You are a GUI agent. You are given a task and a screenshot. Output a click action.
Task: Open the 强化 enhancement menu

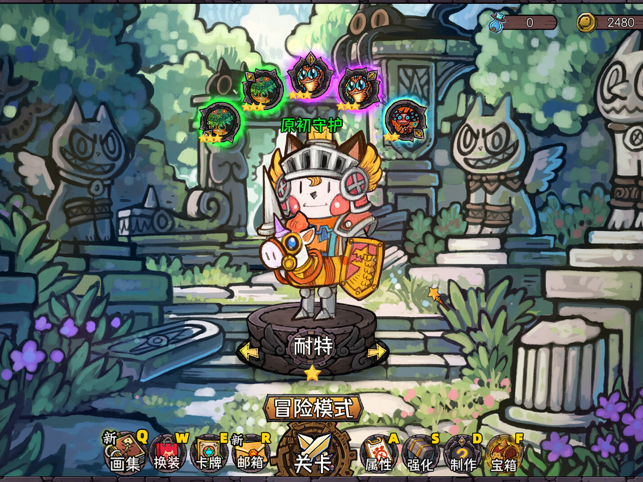point(419,453)
